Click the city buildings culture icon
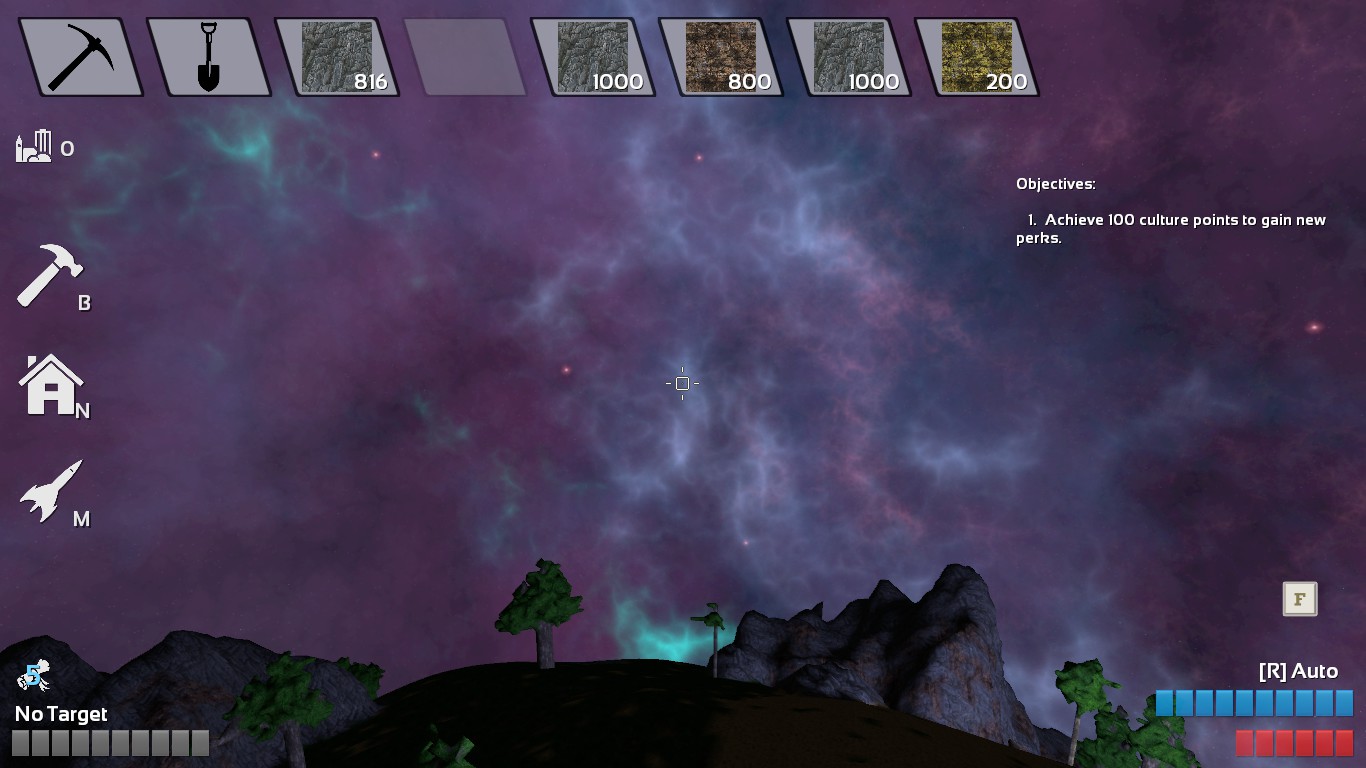 click(x=33, y=146)
